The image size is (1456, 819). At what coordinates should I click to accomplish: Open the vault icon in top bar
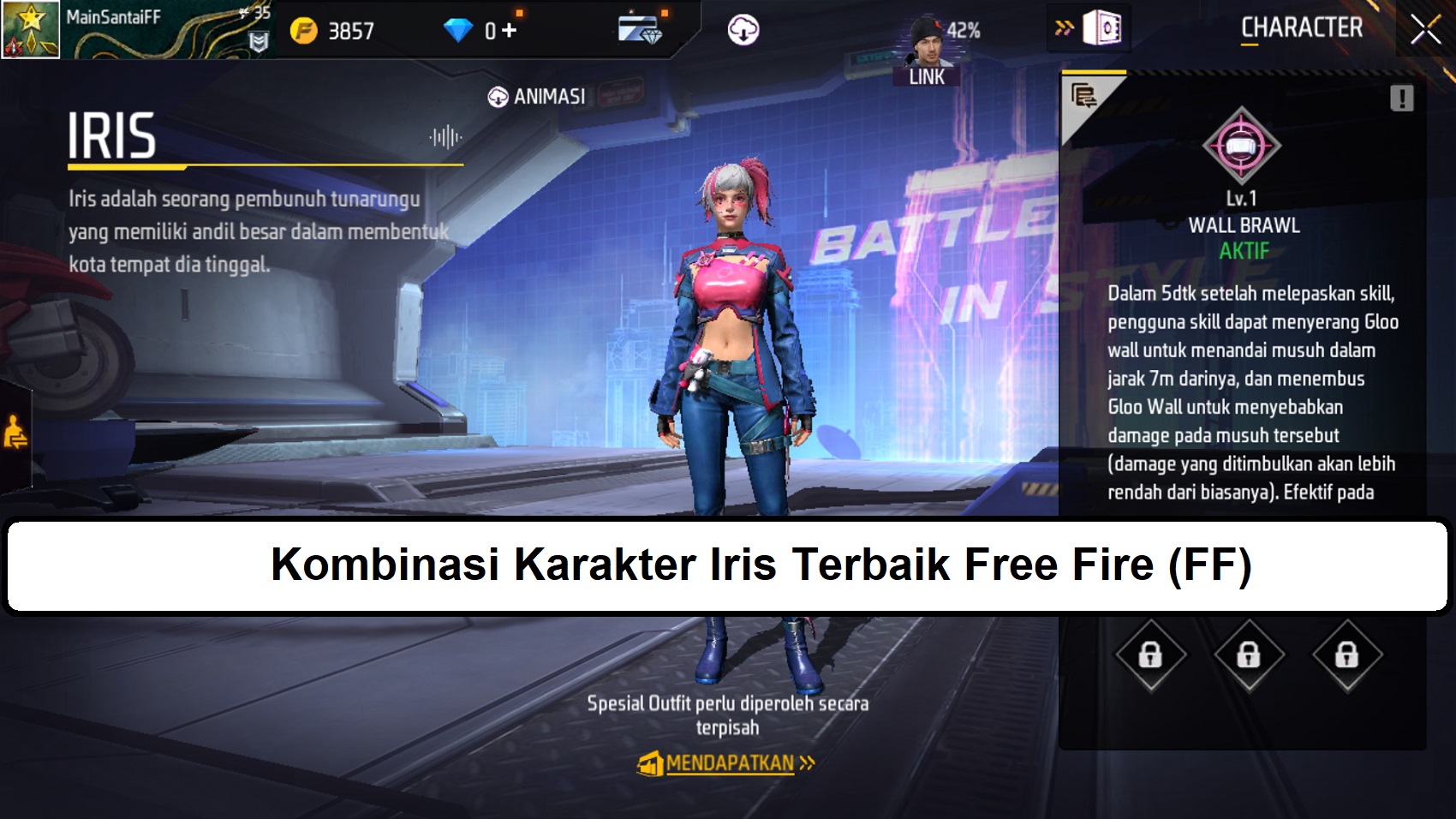1103,27
